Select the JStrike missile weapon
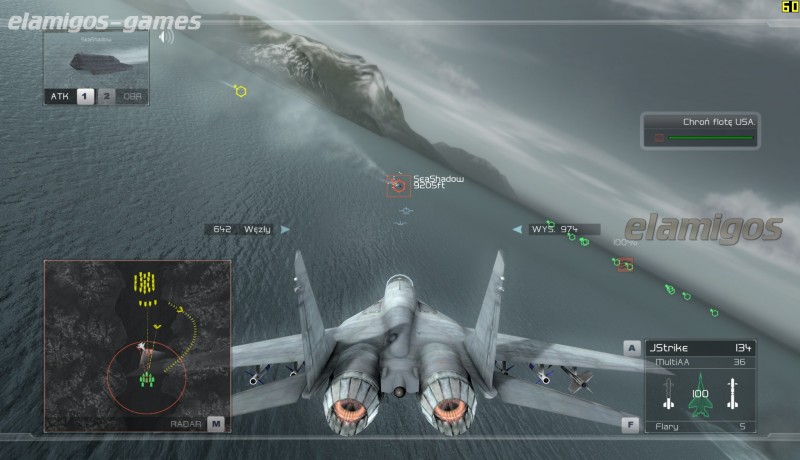Viewport: 800px width, 460px height. (x=699, y=347)
